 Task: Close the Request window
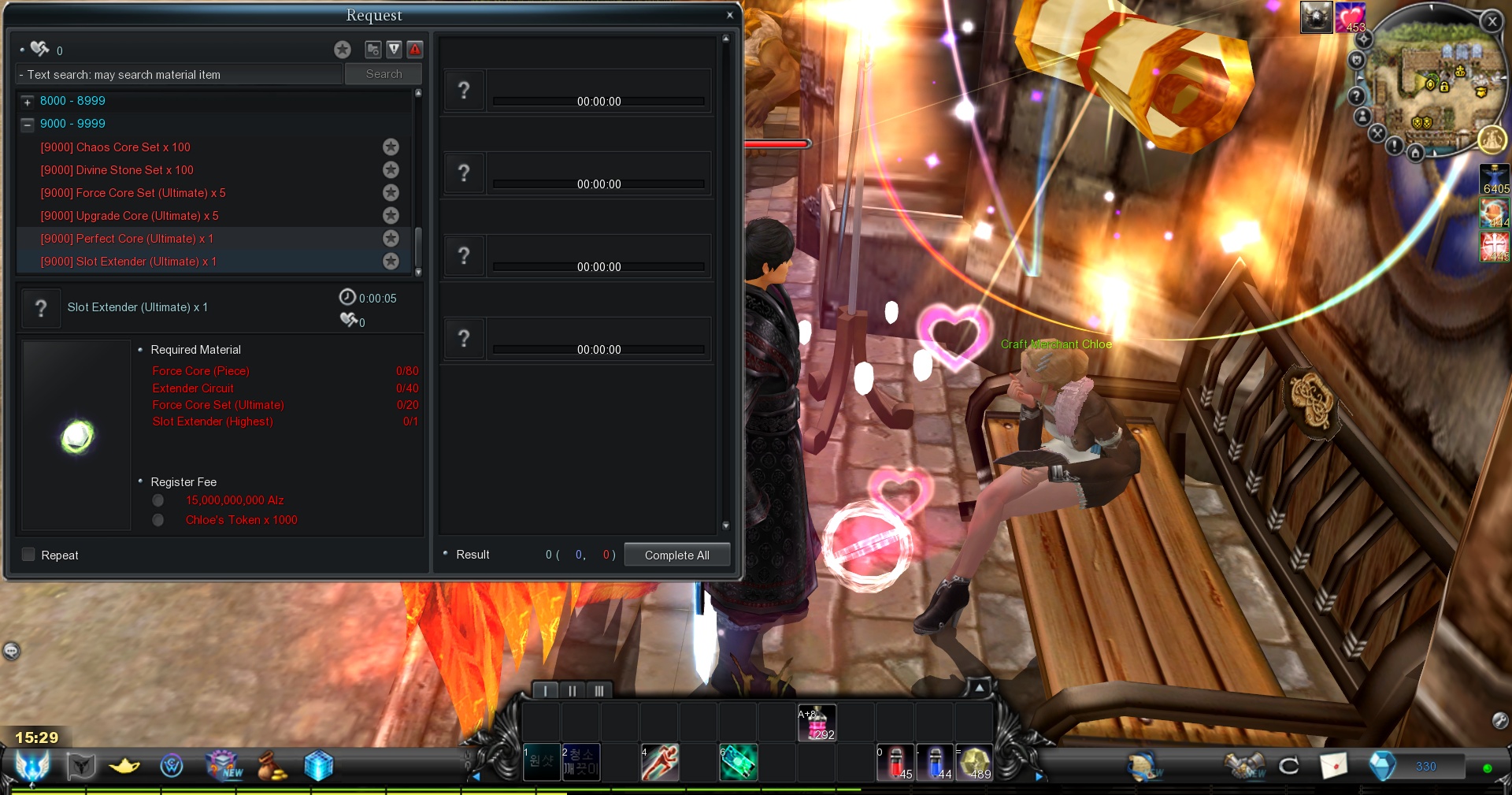tap(730, 15)
